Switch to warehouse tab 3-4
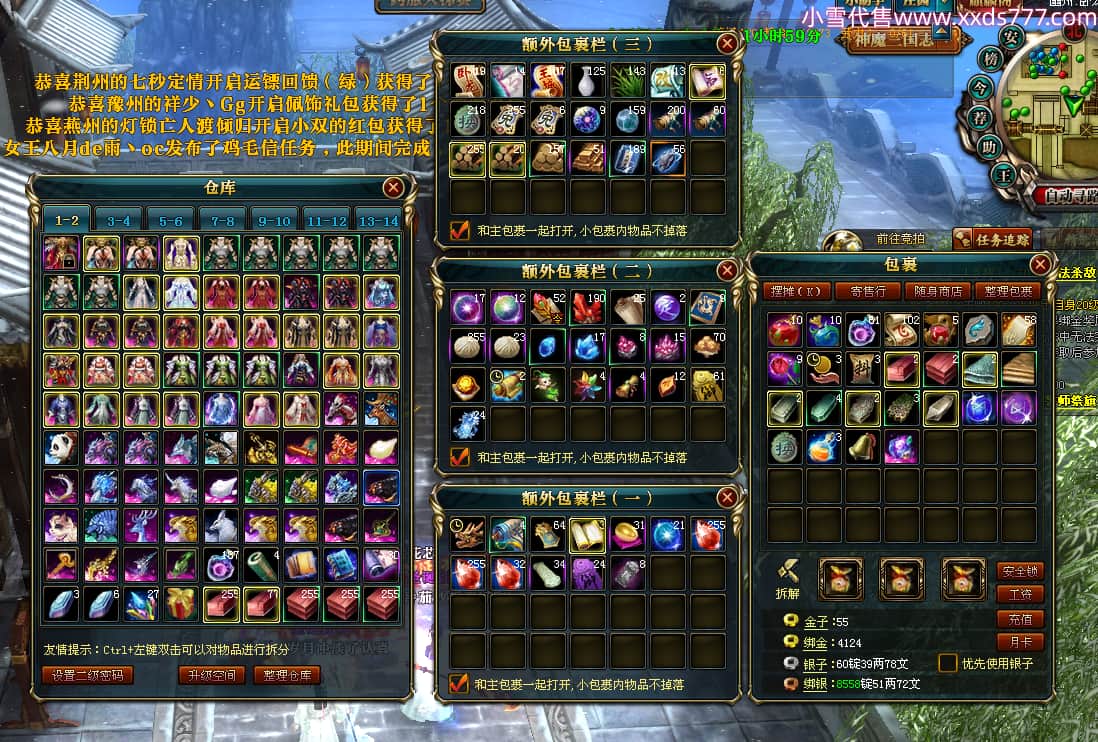The image size is (1098, 742). (x=119, y=220)
